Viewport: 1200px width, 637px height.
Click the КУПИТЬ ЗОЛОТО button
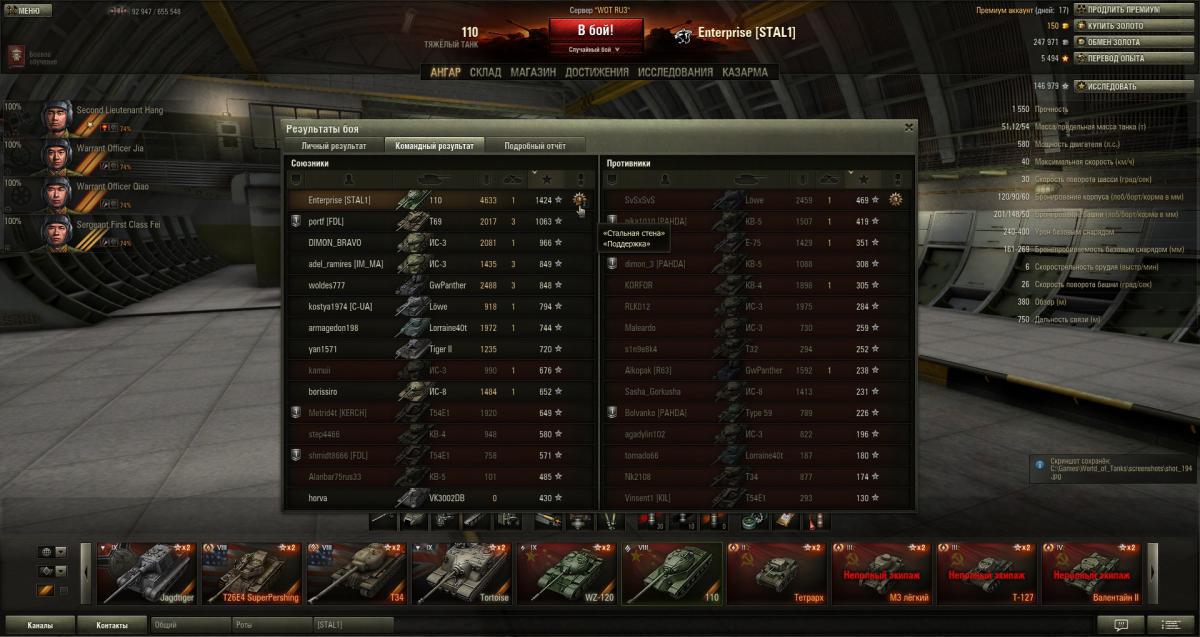tap(1117, 26)
